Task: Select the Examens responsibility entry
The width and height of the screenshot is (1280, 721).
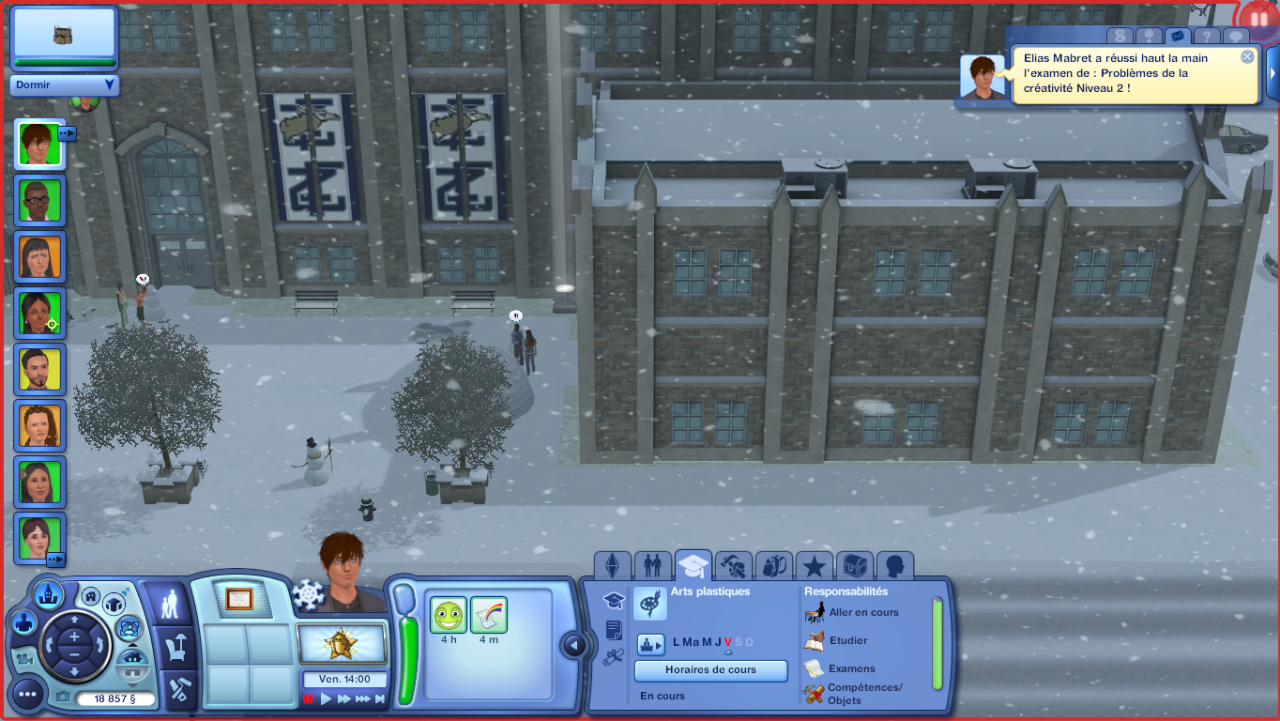Action: (x=851, y=668)
